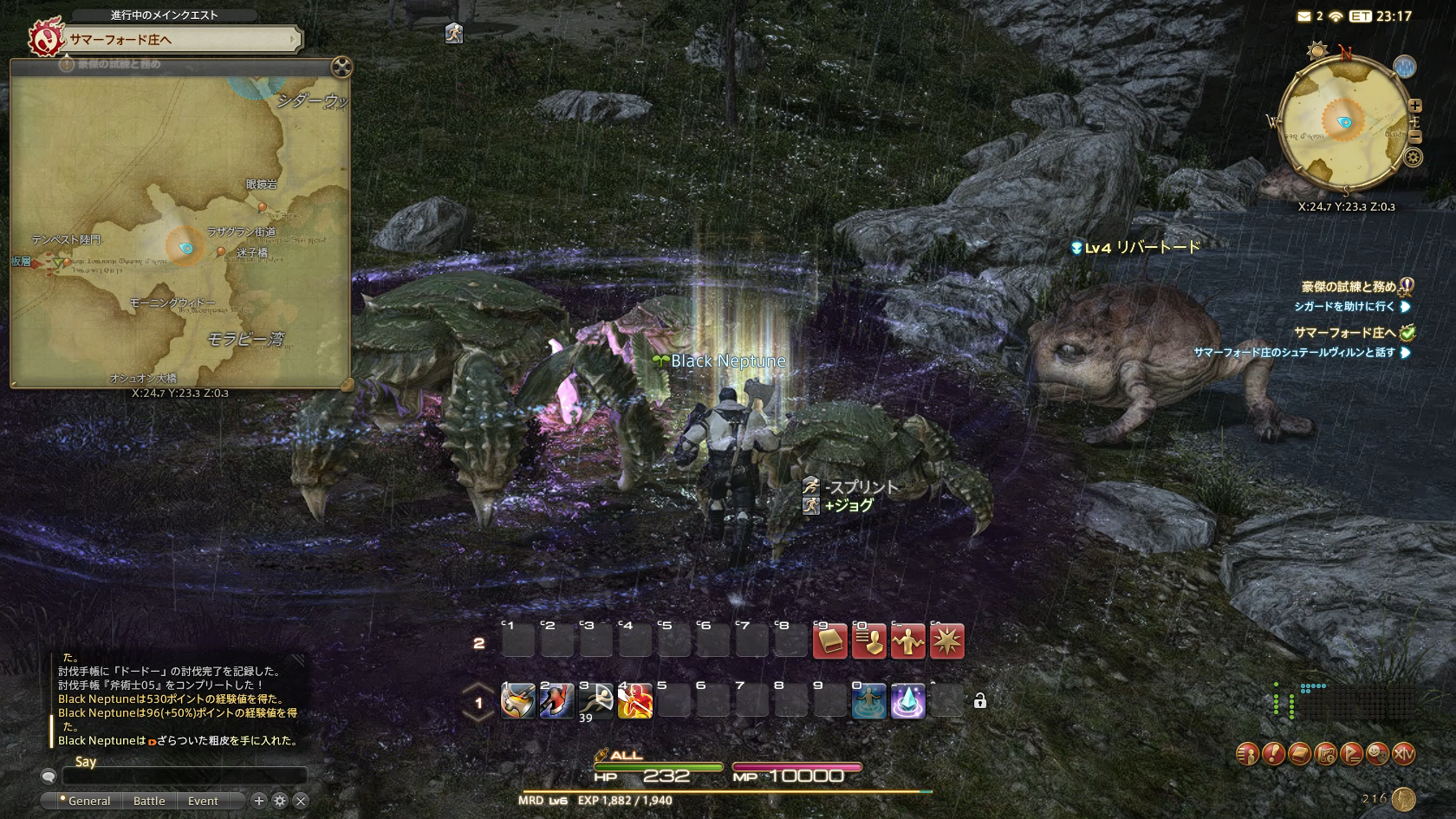Cast Return from the hotbar
This screenshot has width=1456, height=819.
coord(868,700)
